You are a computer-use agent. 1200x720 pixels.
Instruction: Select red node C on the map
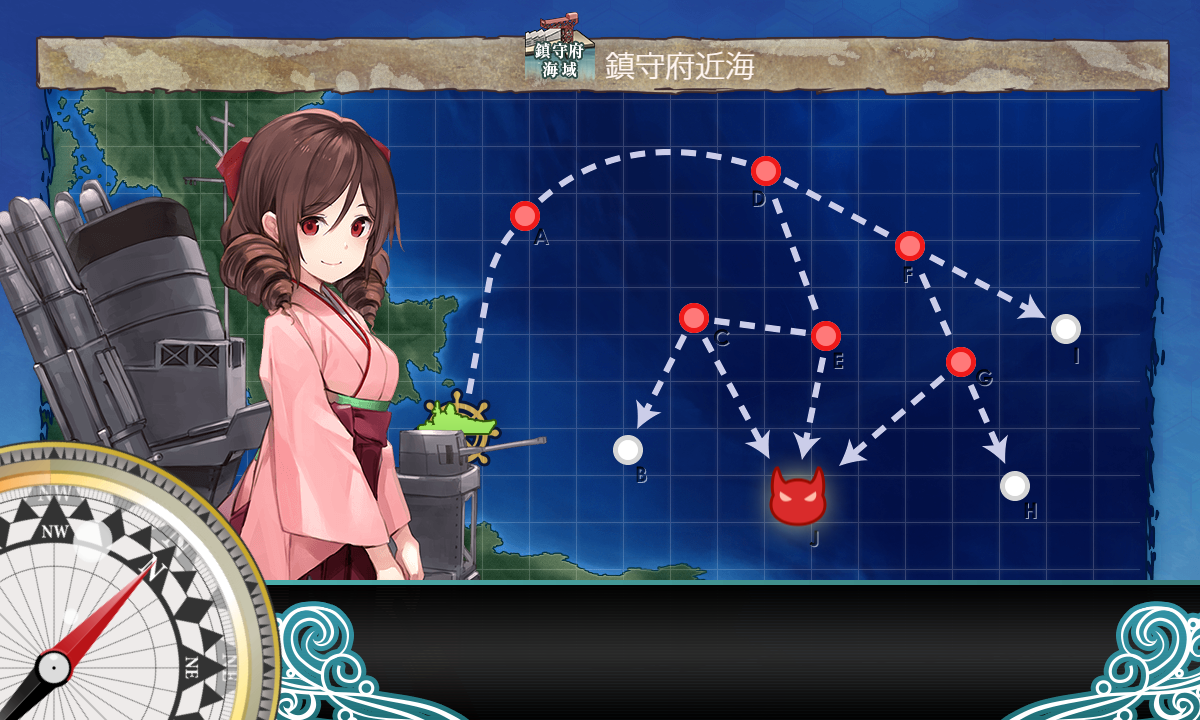tap(694, 318)
